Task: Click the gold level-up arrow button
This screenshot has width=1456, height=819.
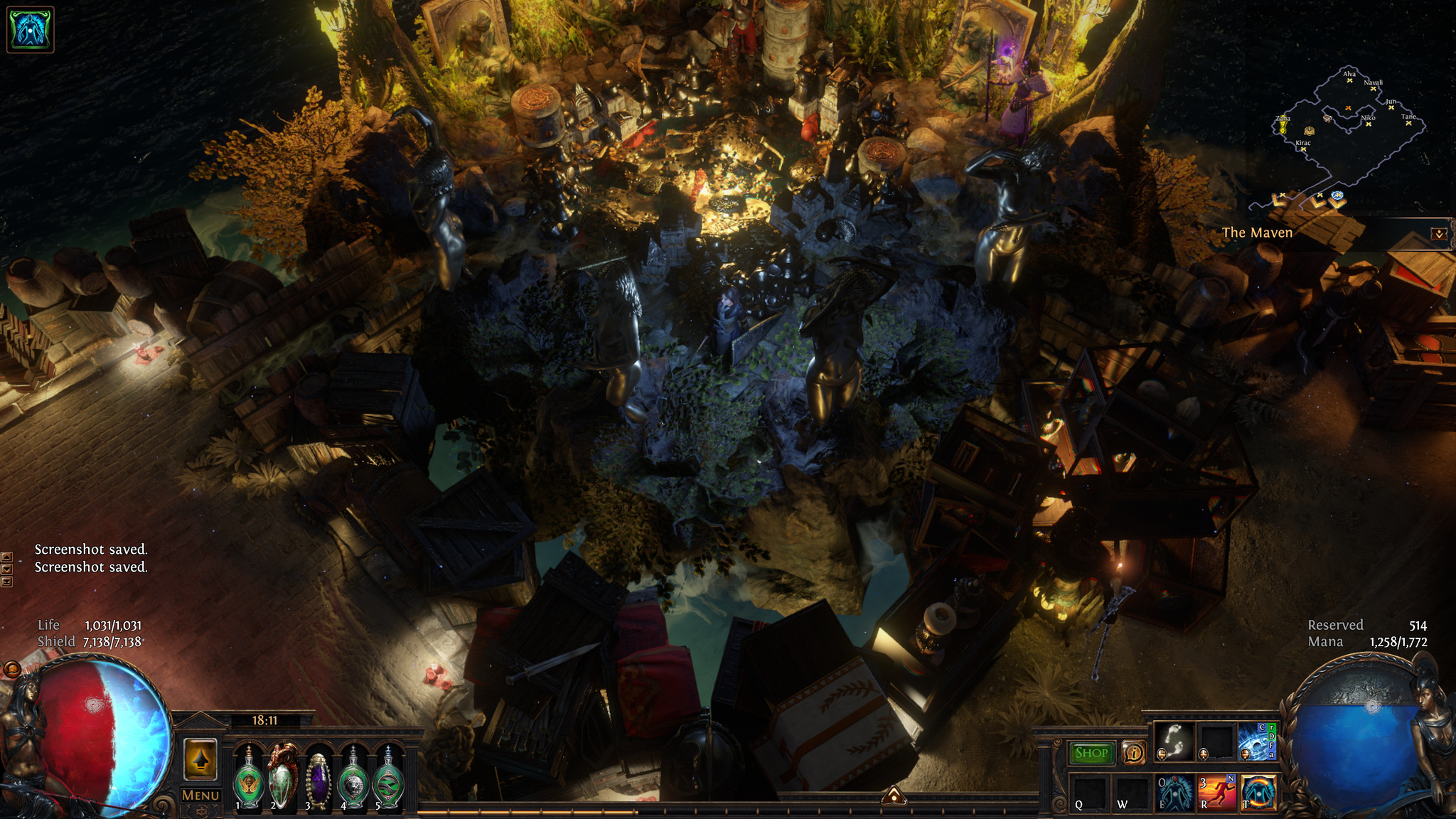Action: (x=200, y=760)
